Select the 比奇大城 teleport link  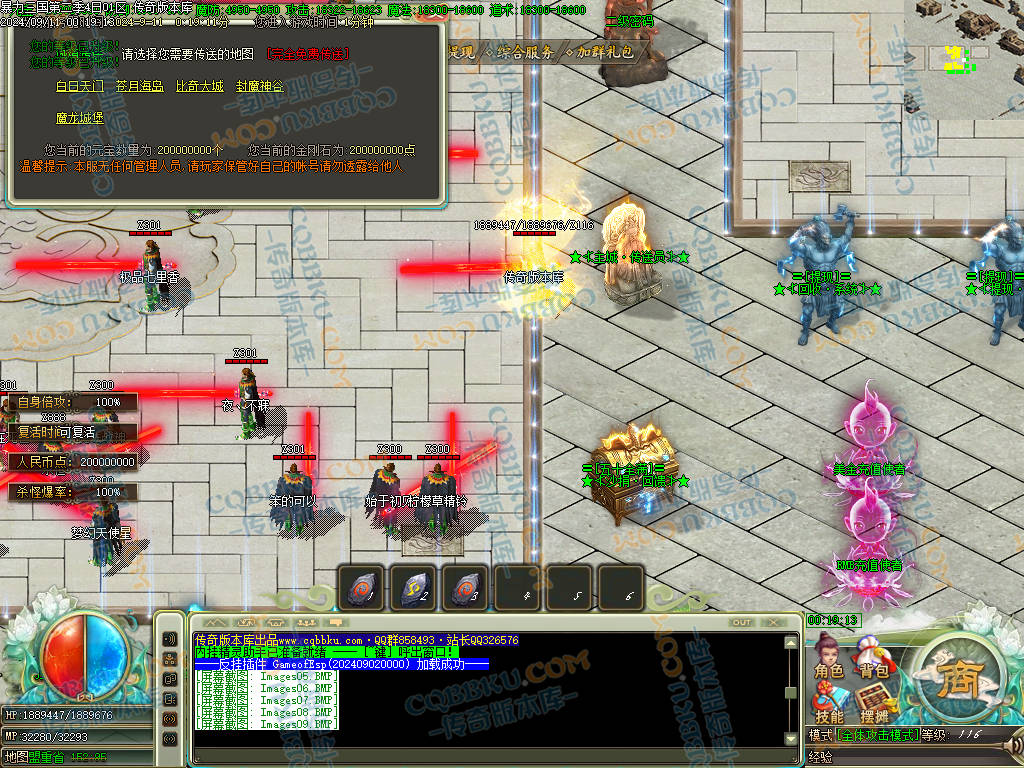[199, 87]
